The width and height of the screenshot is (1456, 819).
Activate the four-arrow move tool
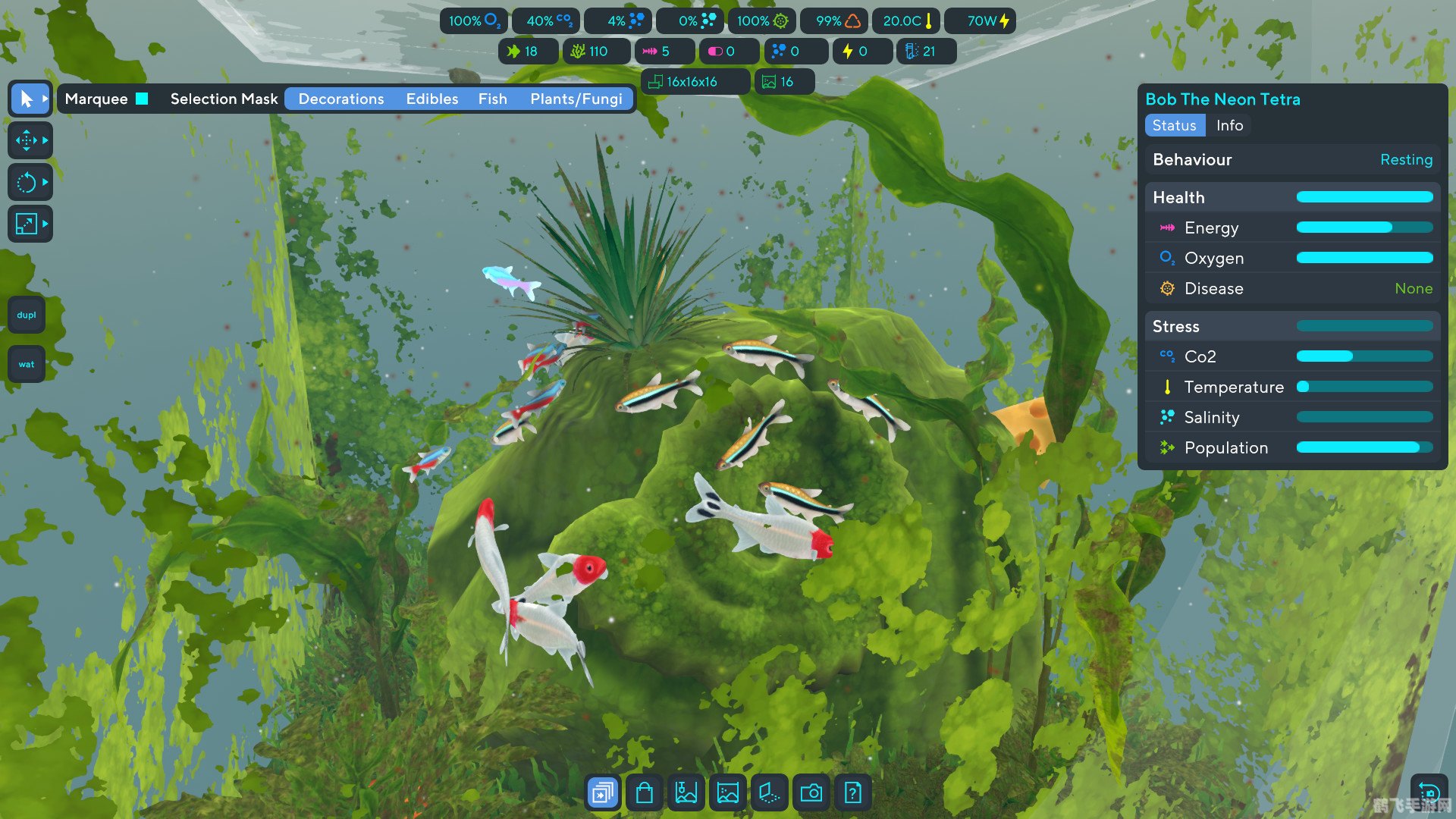point(27,140)
